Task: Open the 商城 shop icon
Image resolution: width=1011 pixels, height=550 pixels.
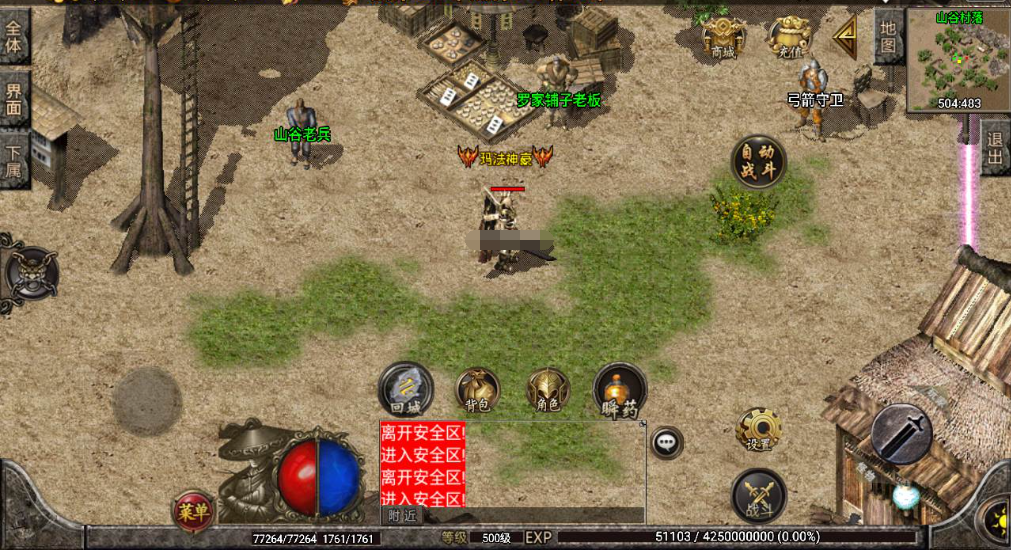Action: (723, 39)
